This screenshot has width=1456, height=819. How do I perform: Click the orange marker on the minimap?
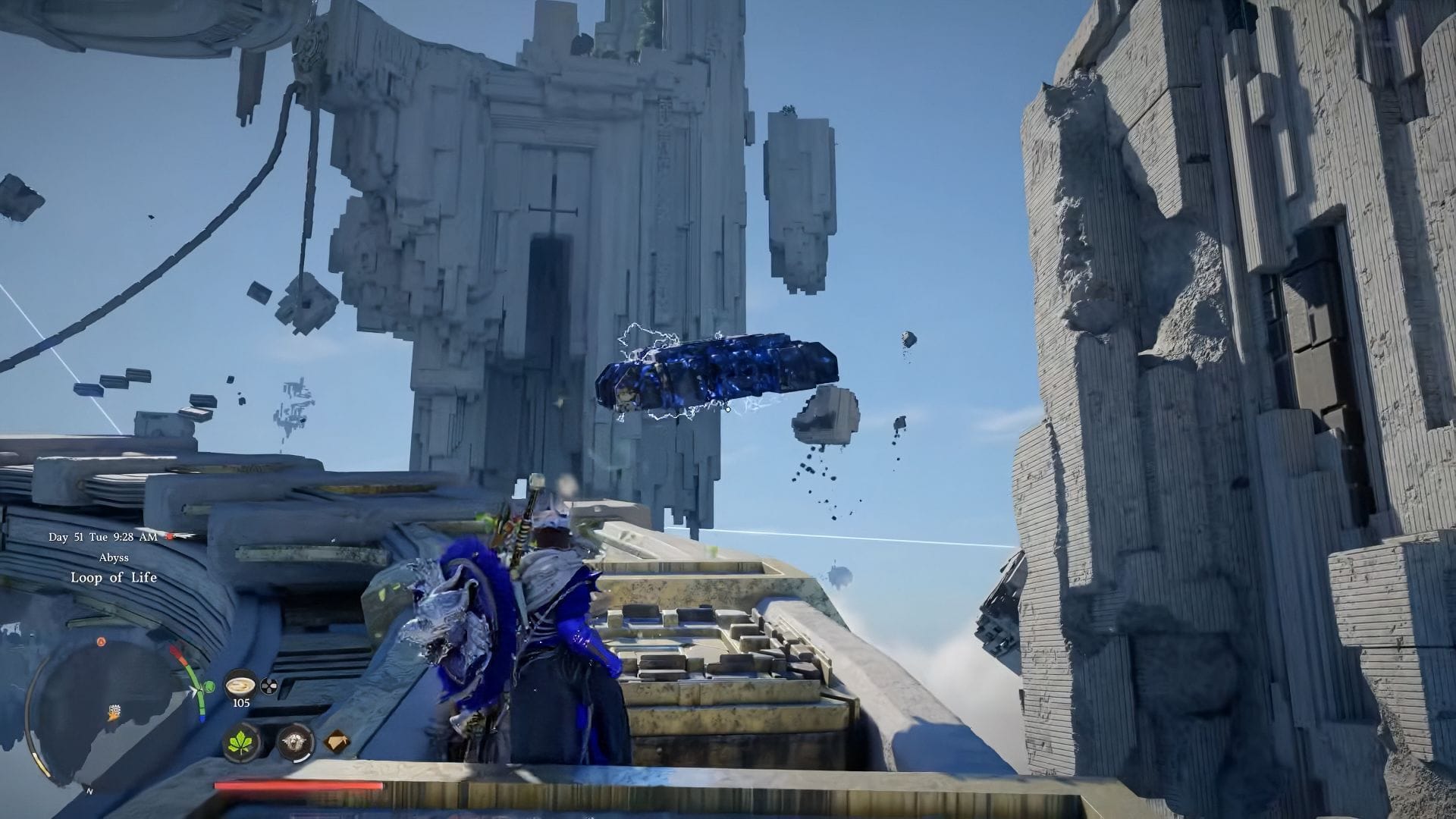coord(99,642)
